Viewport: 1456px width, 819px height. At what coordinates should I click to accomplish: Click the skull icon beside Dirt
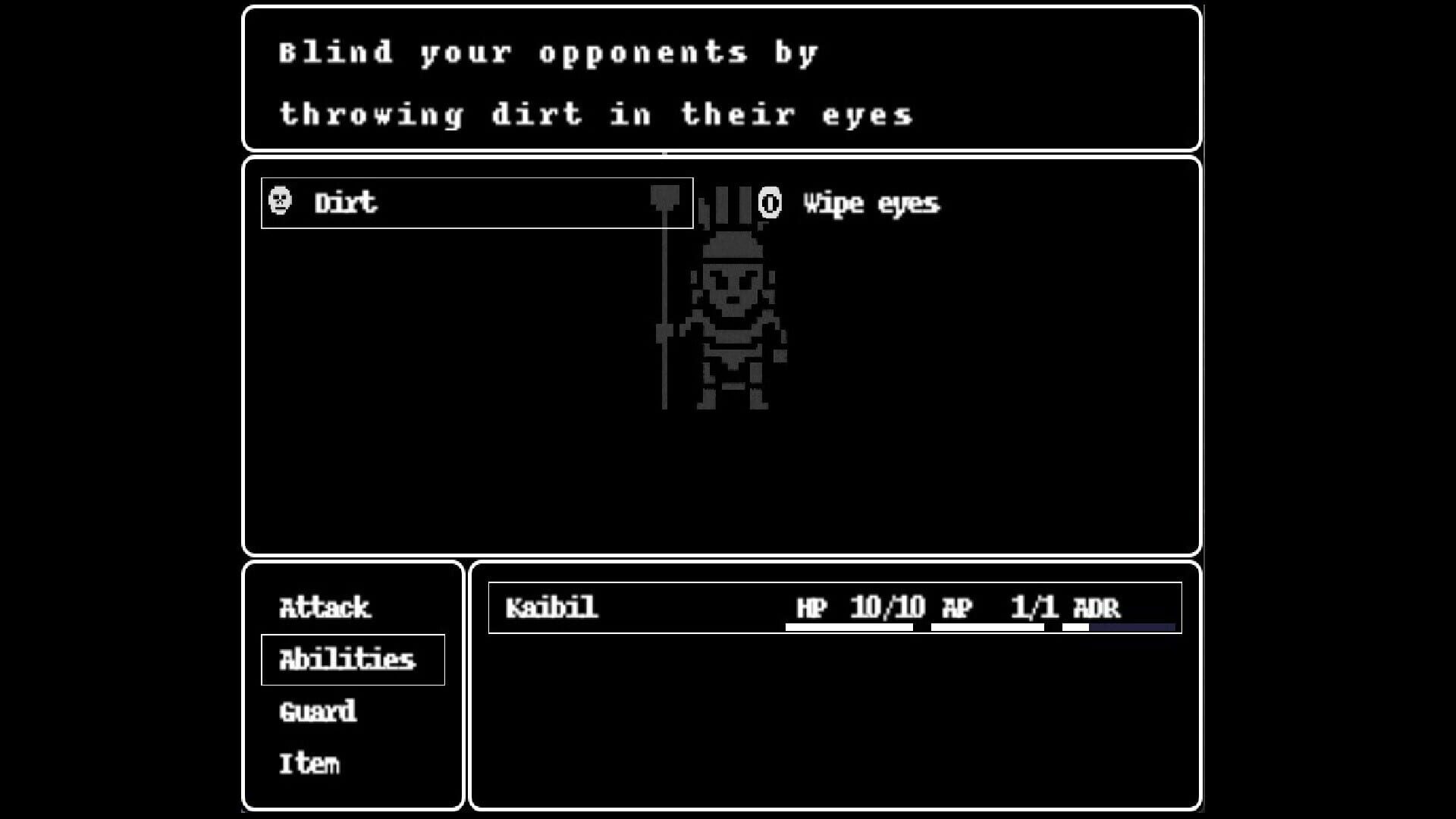(281, 202)
